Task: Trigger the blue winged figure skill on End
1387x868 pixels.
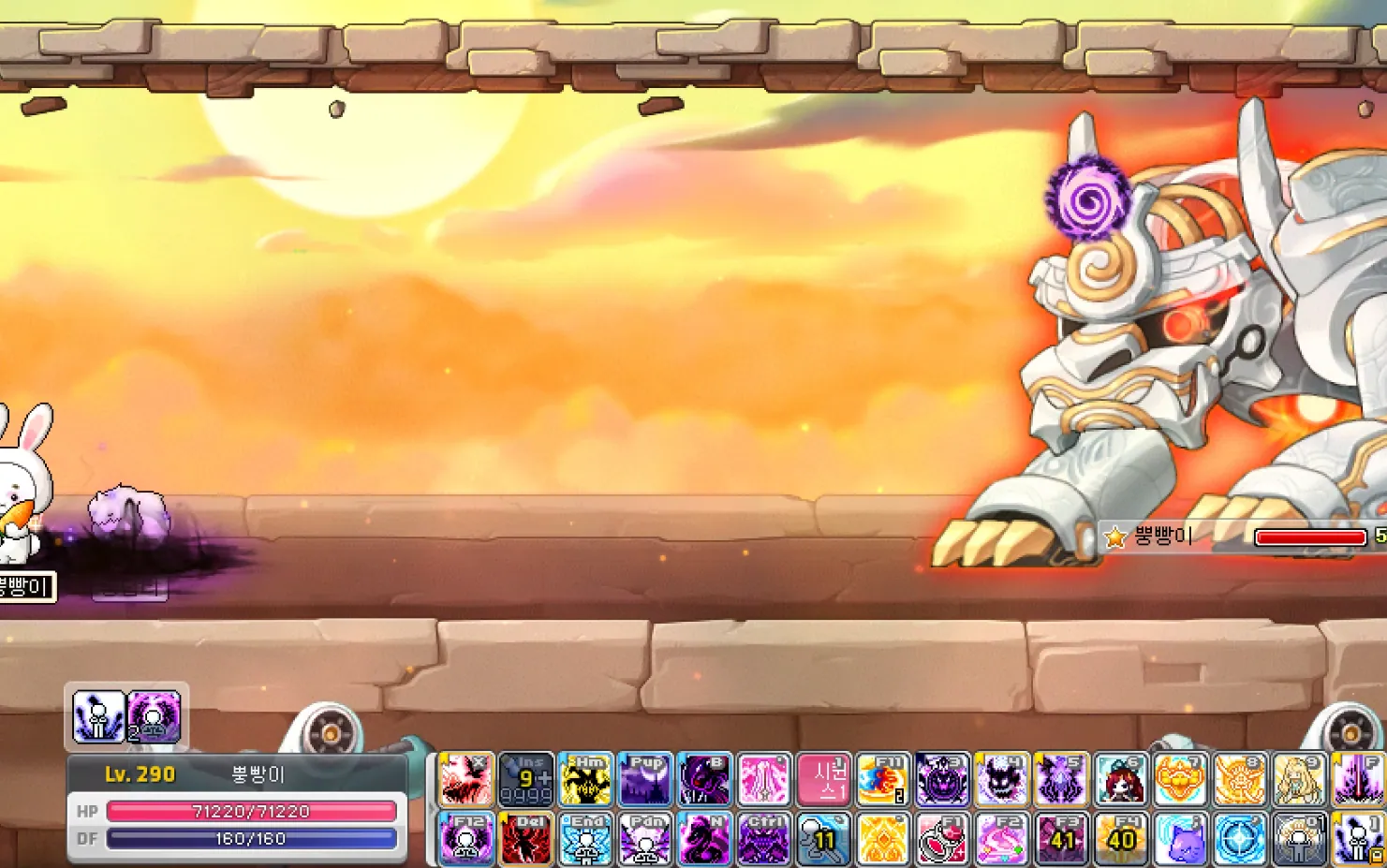Action: click(585, 838)
